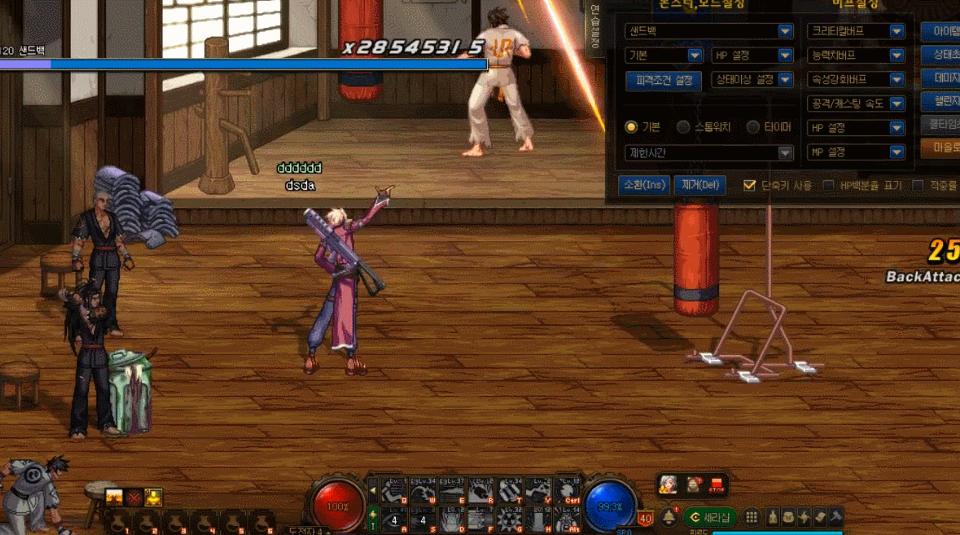Select the 스톱워치 radio option
The height and width of the screenshot is (535, 960).
coord(683,127)
